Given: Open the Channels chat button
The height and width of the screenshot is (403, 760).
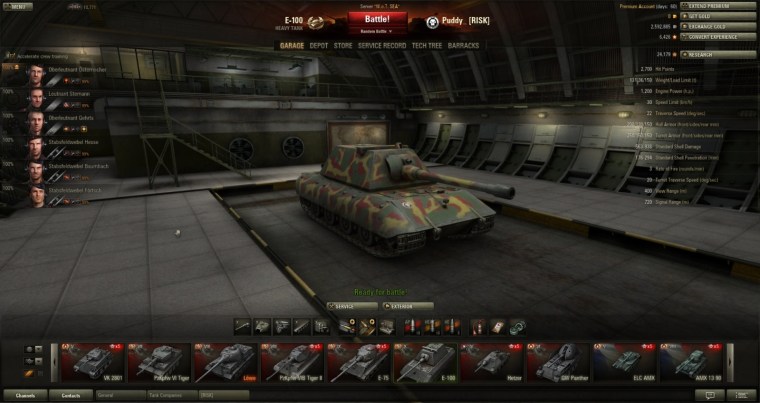Looking at the screenshot, I should point(26,395).
